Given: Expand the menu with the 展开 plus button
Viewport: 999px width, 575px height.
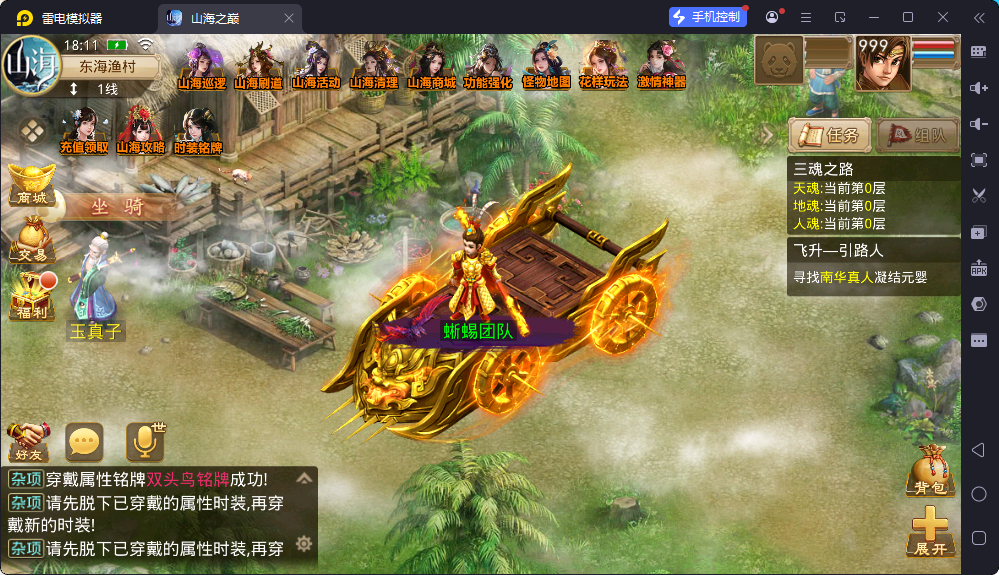Looking at the screenshot, I should tap(930, 531).
